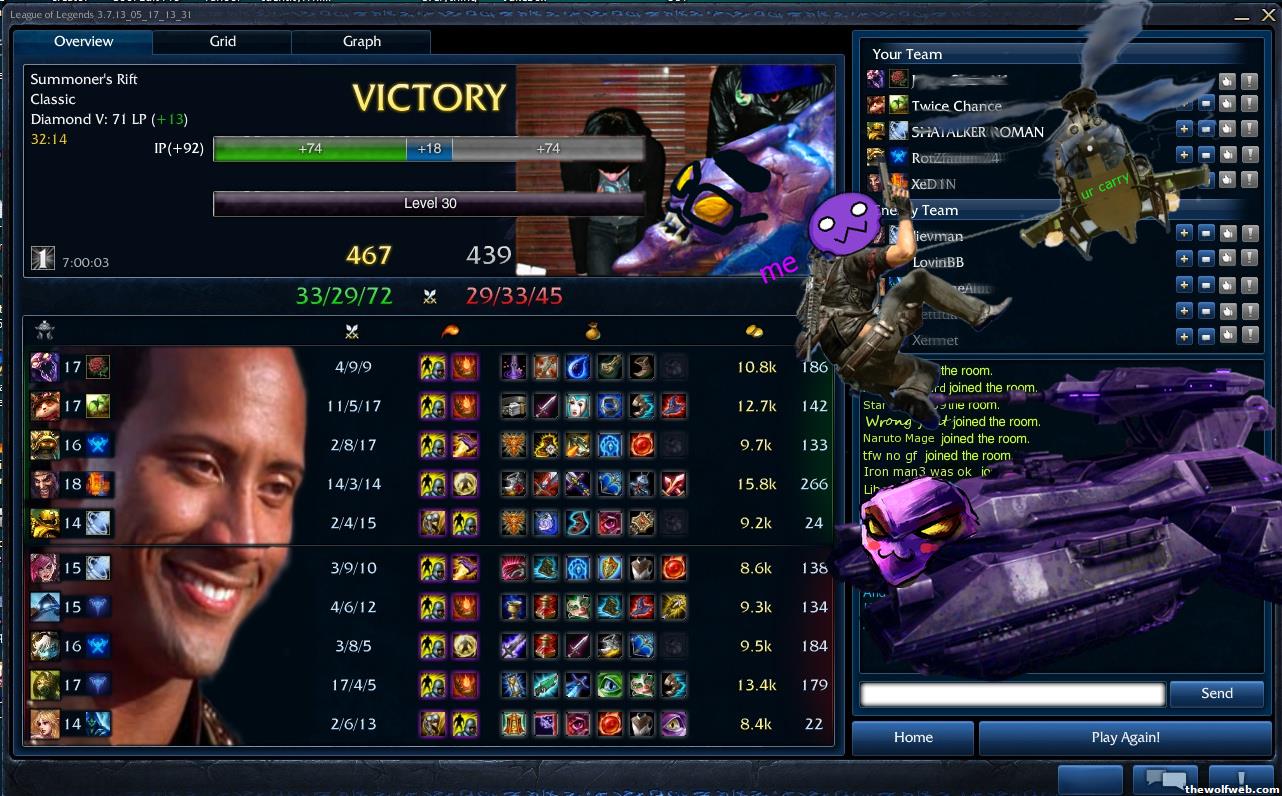1282x796 pixels.
Task: Open the chat bubbles button in bottom bar
Action: (x=1165, y=779)
